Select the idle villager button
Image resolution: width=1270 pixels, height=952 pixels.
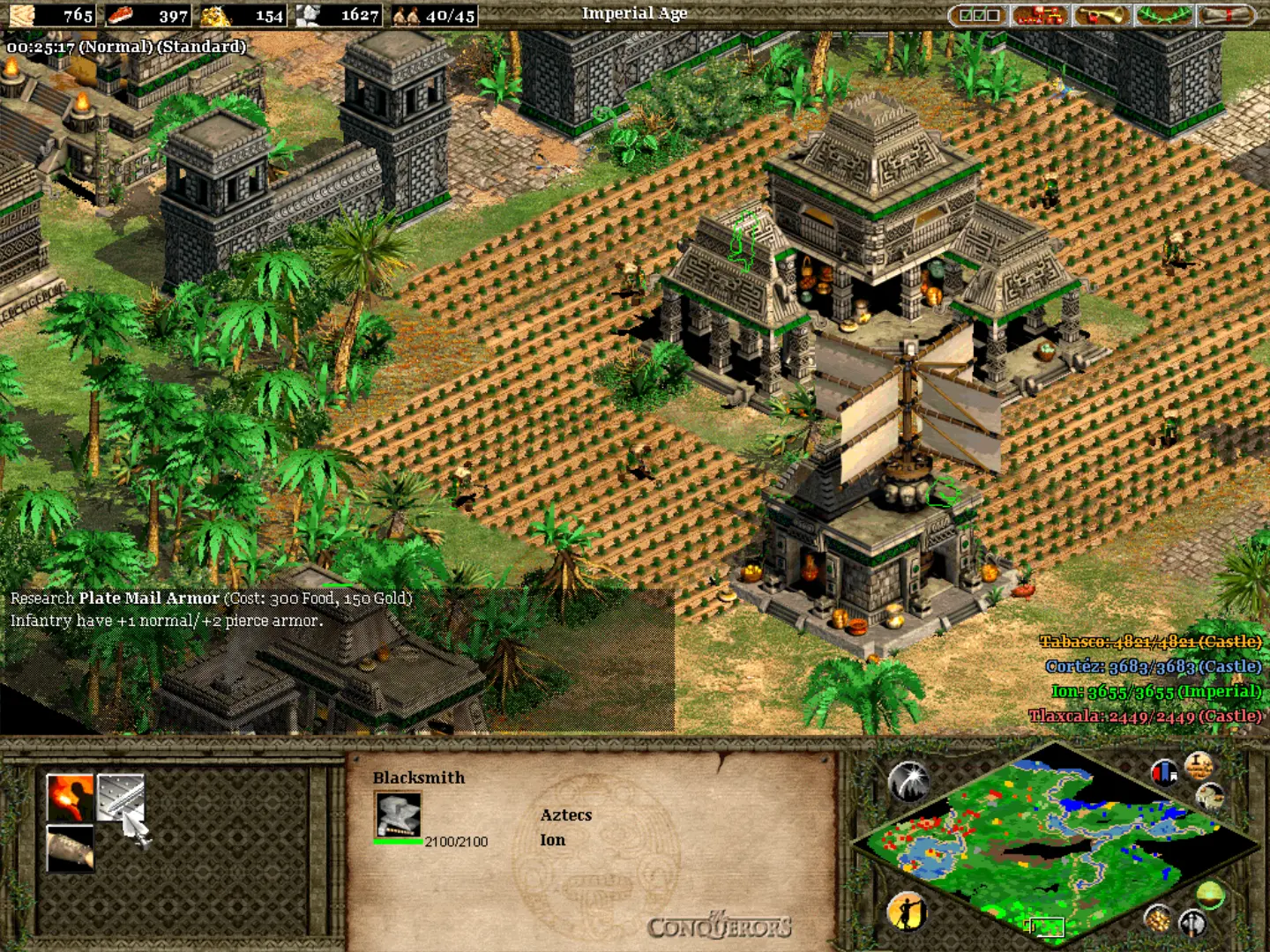pyautogui.click(x=907, y=911)
